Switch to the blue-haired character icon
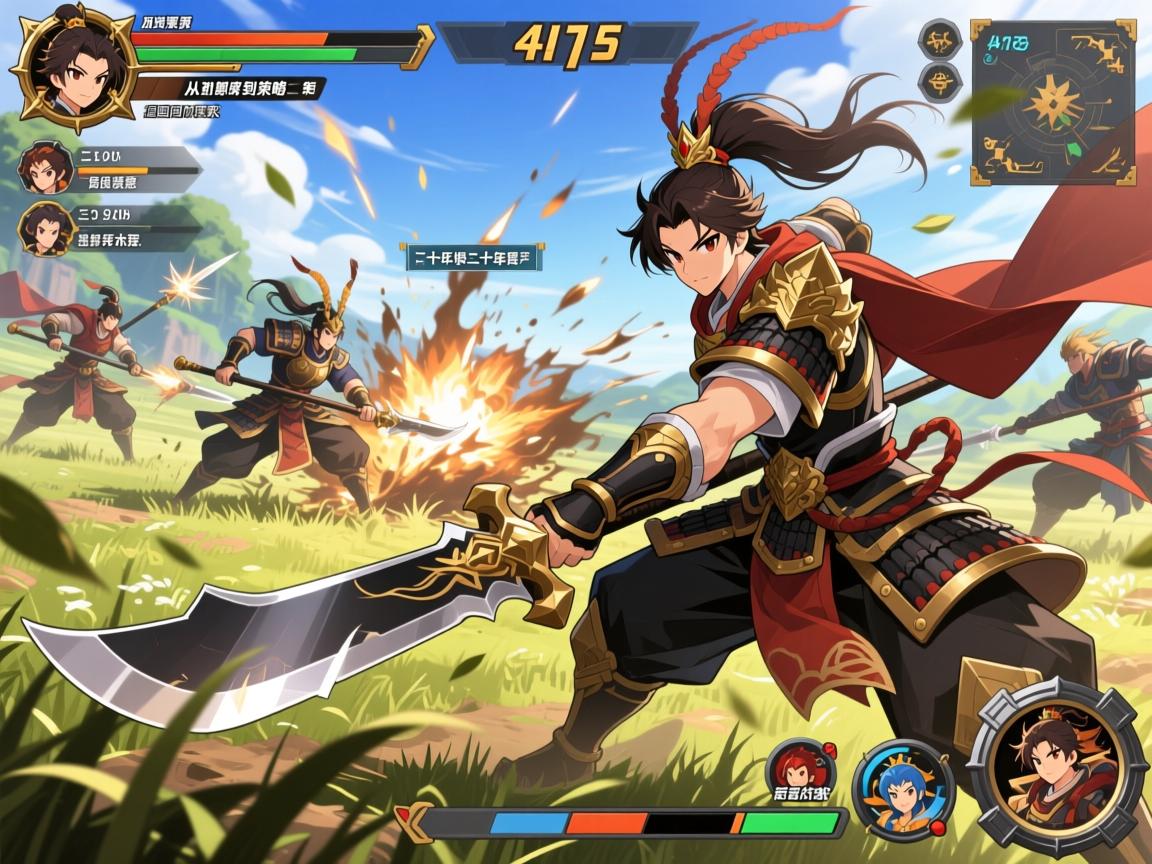 pos(903,789)
